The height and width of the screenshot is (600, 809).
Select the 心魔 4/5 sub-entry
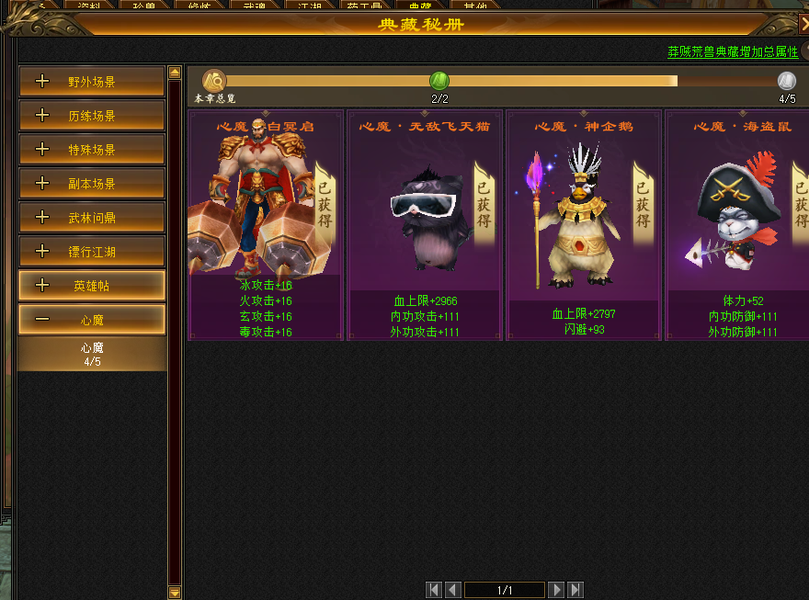point(91,354)
